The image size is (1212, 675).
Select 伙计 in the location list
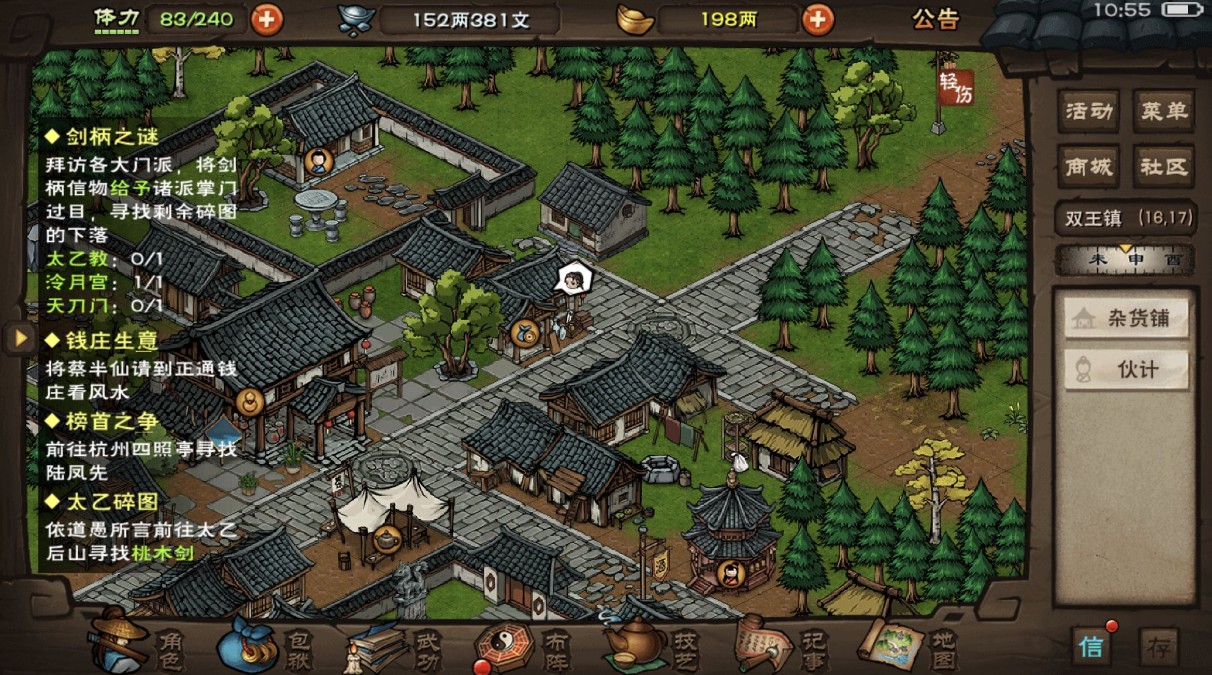[1126, 369]
